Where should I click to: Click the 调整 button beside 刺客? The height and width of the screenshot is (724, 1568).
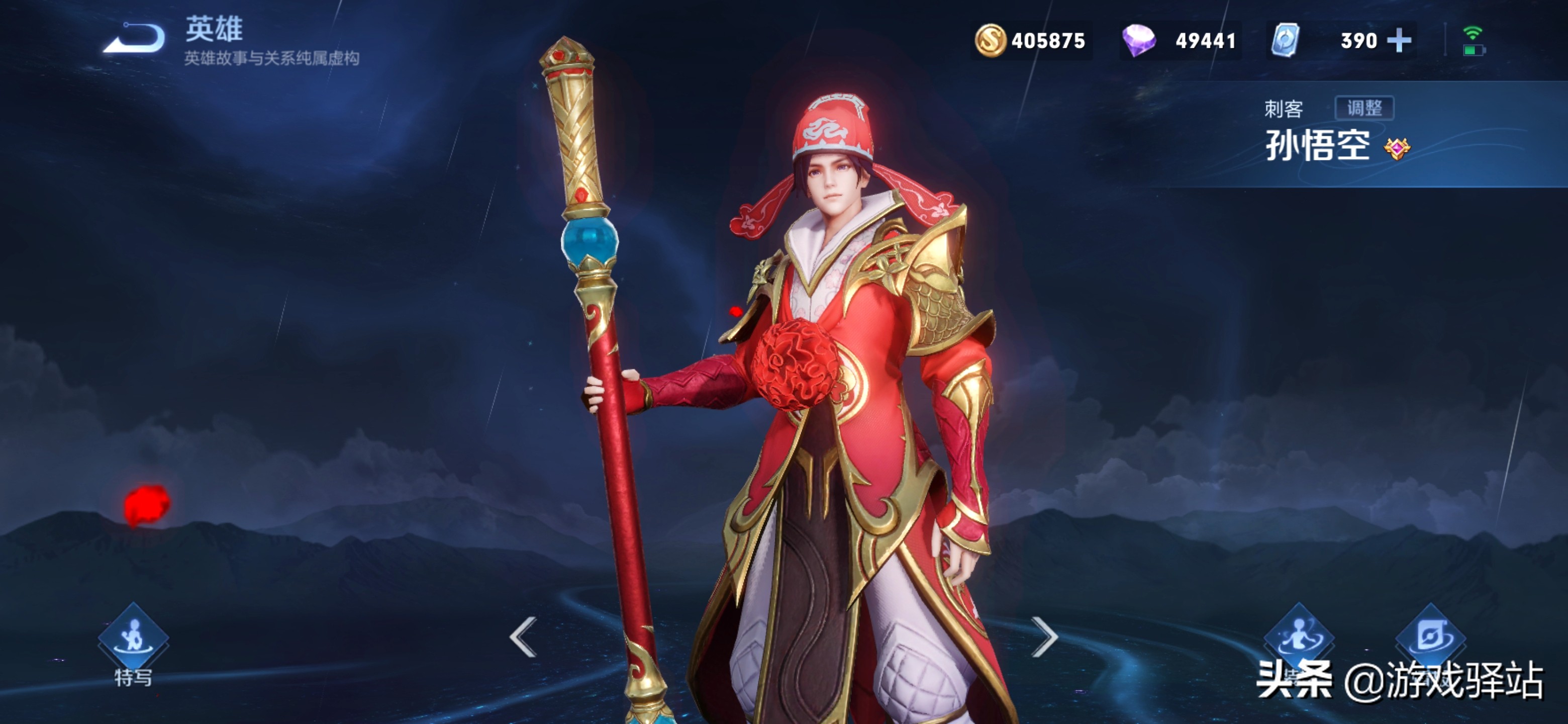pos(1363,109)
